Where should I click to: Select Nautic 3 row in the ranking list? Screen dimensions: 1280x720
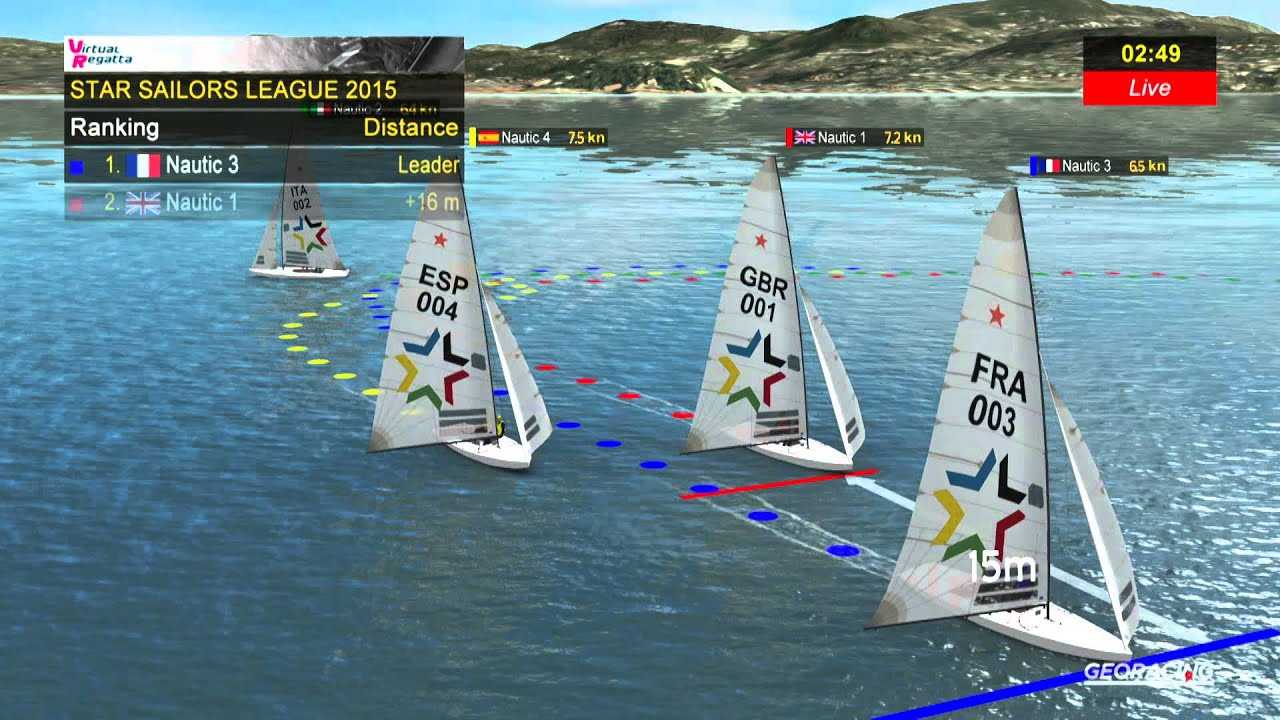264,165
